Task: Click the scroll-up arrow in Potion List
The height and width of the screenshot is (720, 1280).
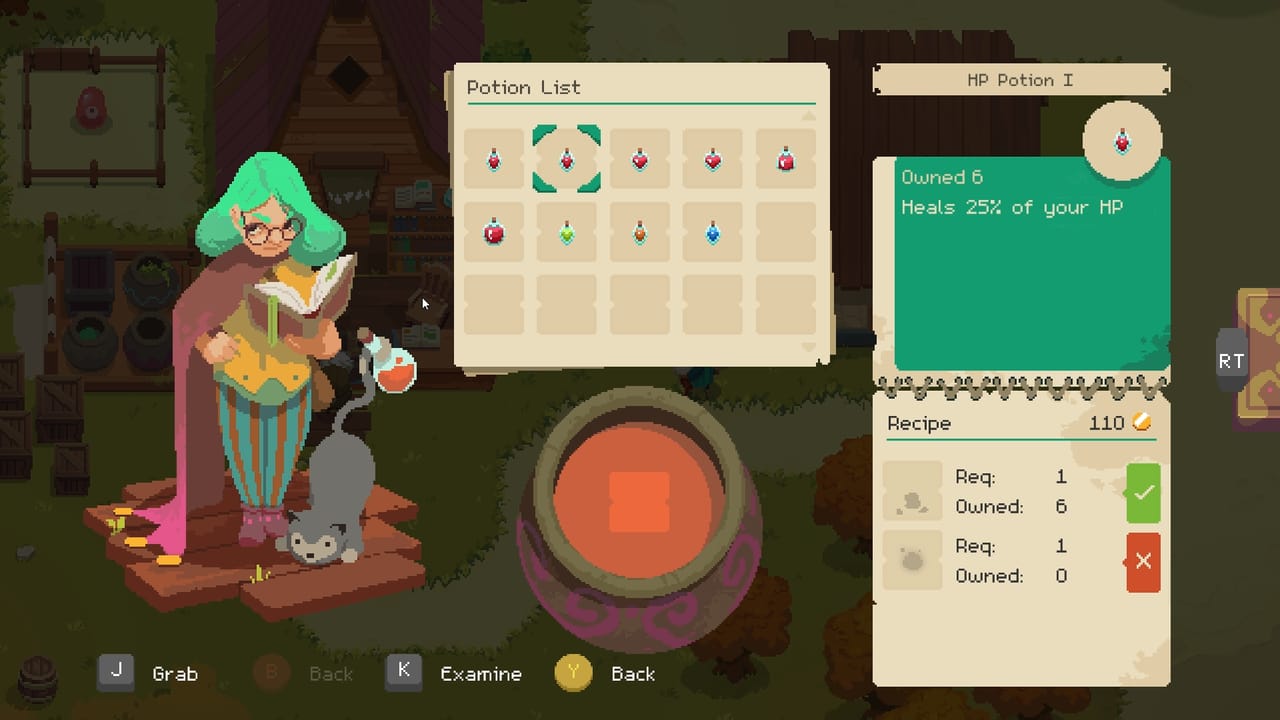Action: [808, 116]
